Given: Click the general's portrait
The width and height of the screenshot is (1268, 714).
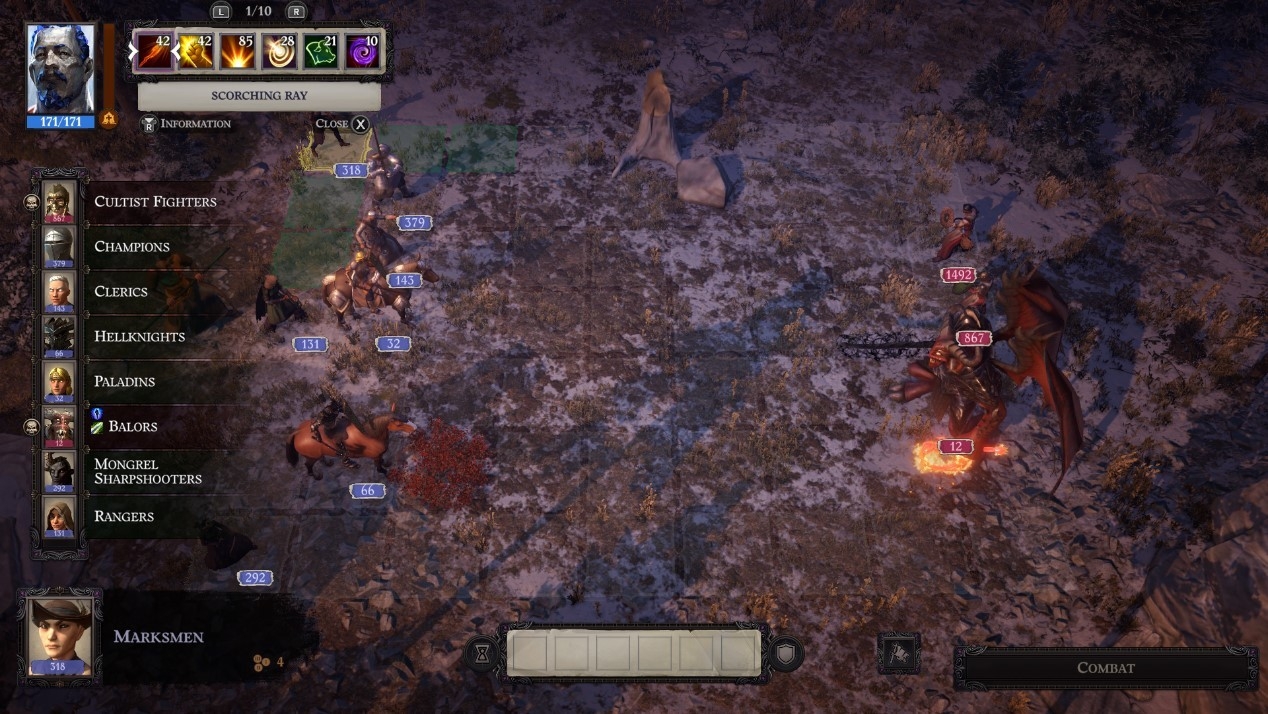Looking at the screenshot, I should (x=61, y=70).
